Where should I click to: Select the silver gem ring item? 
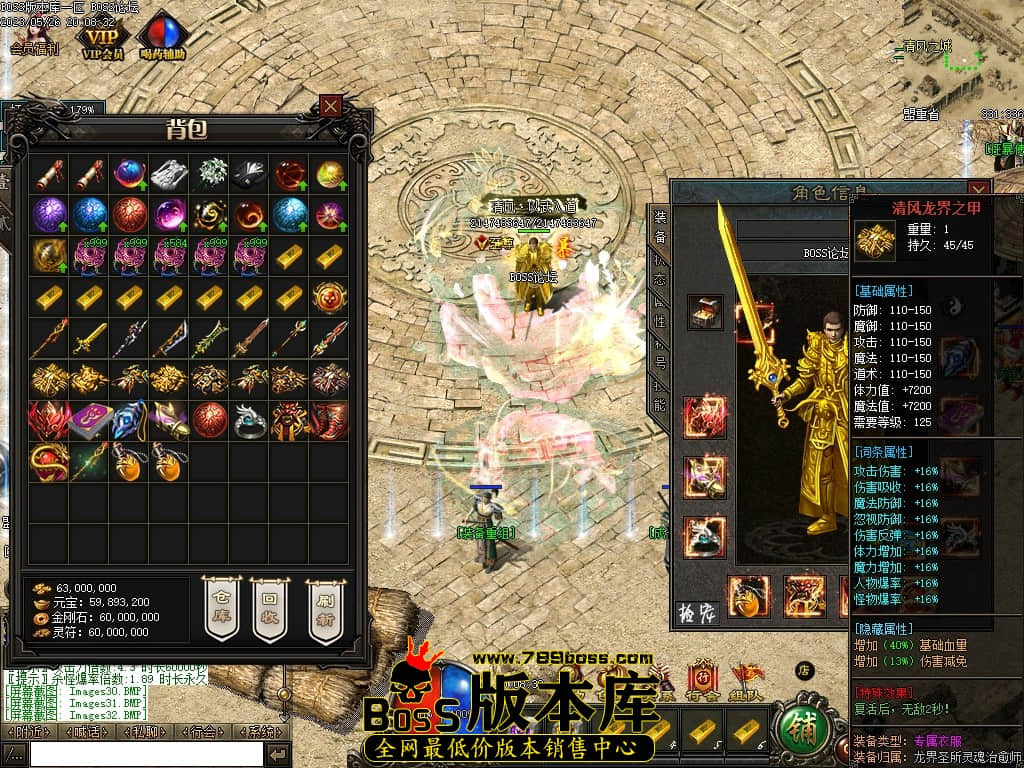pyautogui.click(x=249, y=421)
